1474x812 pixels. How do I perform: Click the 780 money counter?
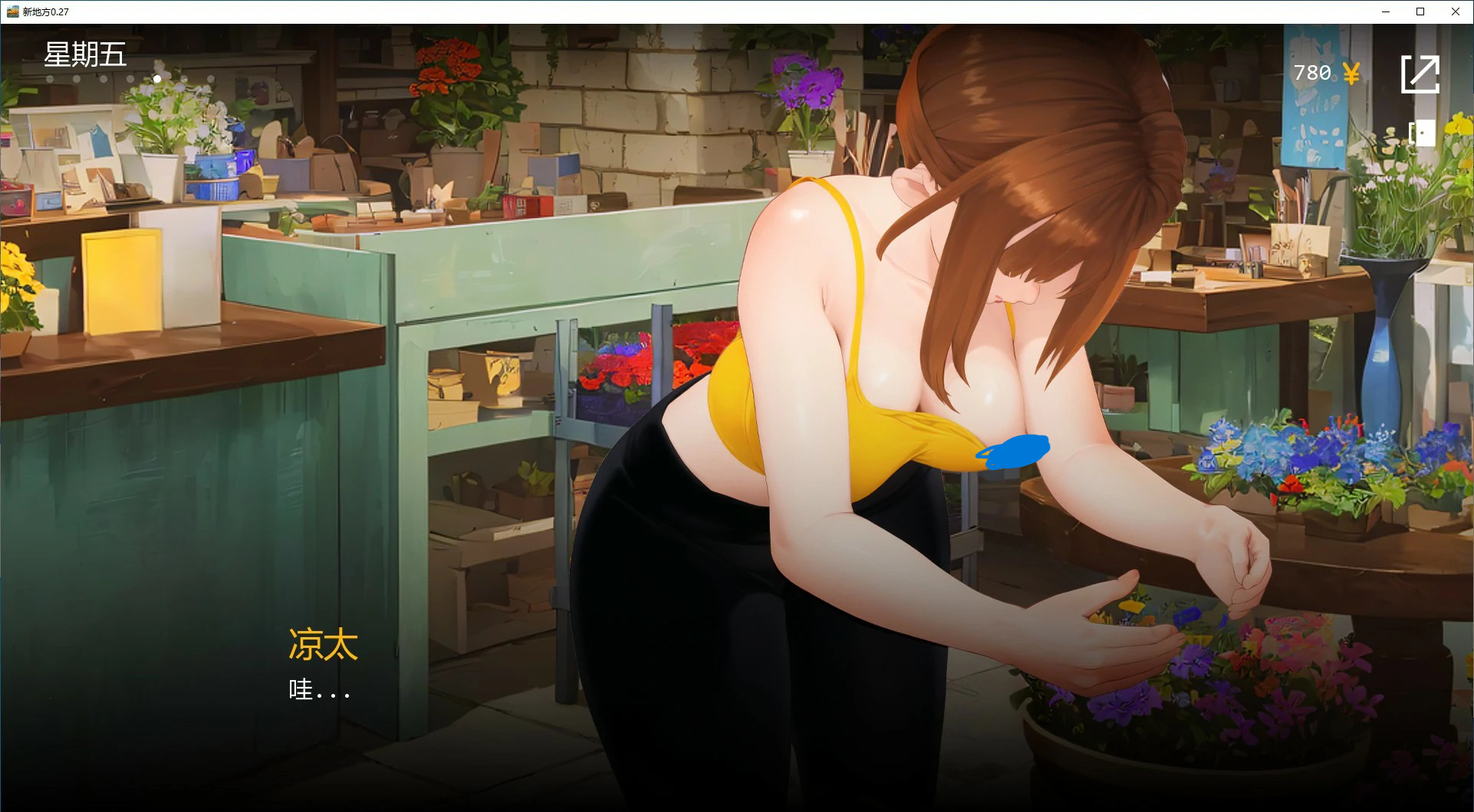click(1311, 73)
